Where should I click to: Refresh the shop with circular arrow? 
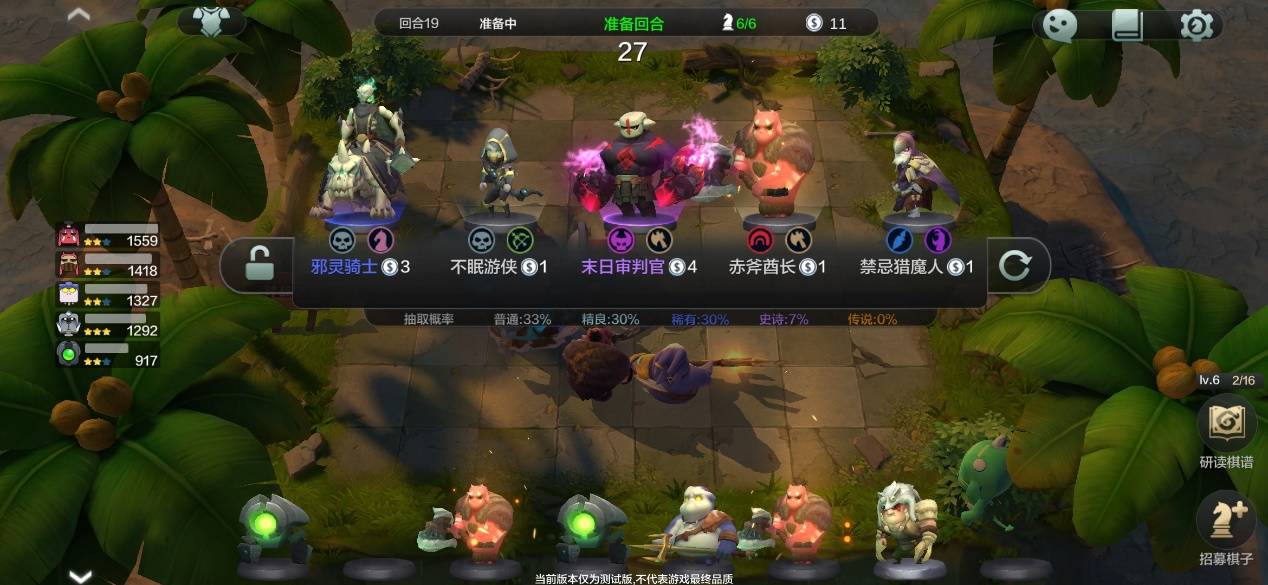1014,265
